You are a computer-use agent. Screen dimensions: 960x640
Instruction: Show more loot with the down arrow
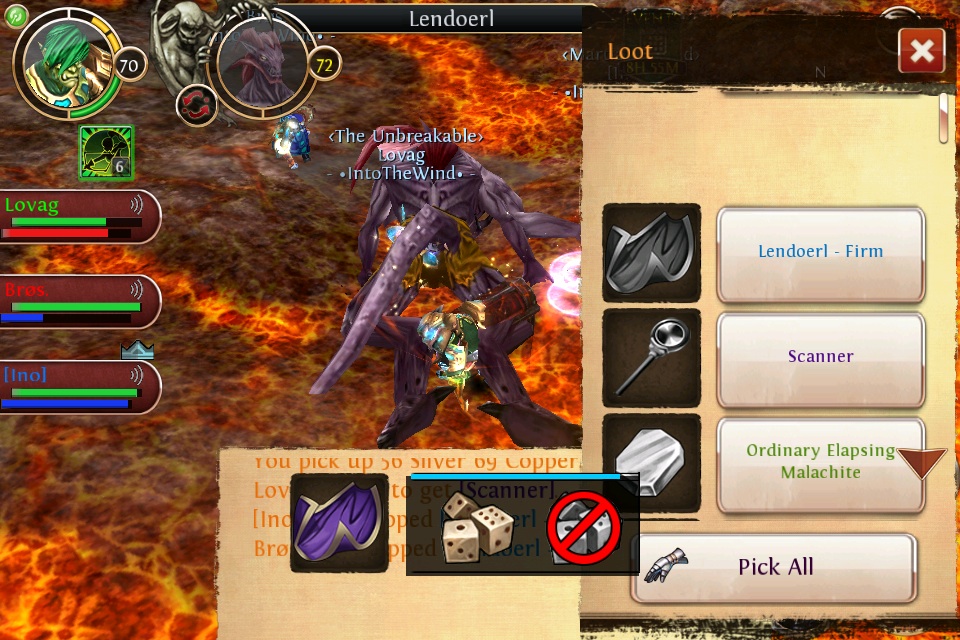point(921,463)
